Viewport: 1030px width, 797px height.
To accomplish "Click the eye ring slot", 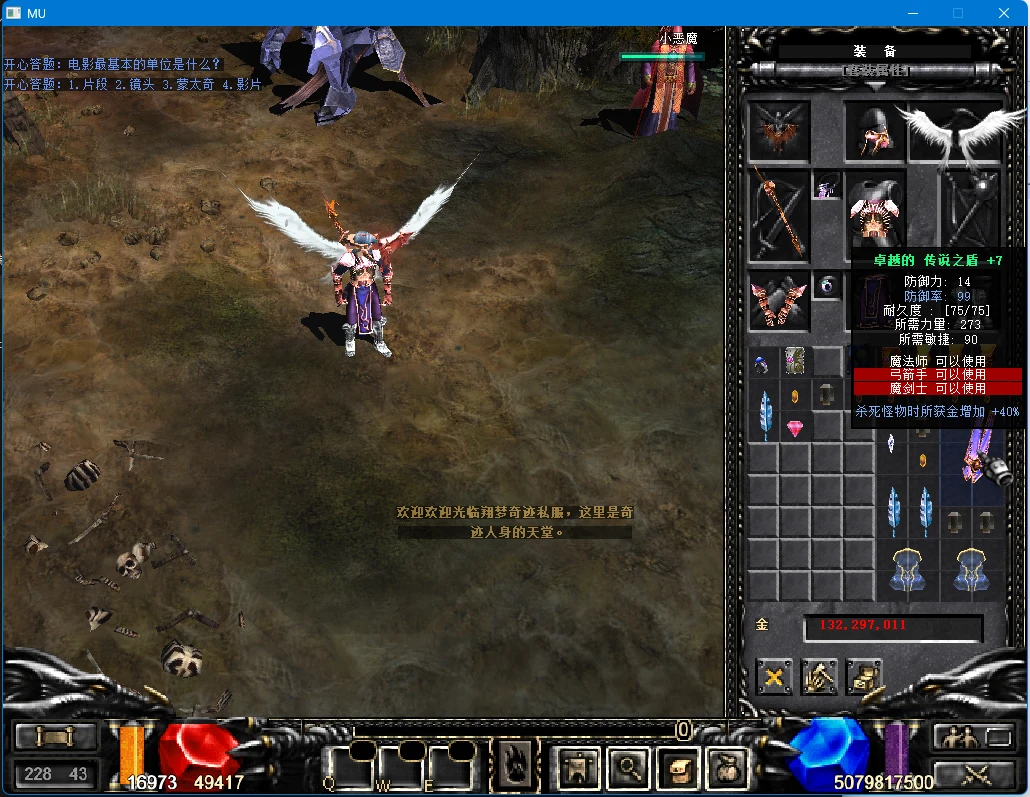I will pyautogui.click(x=827, y=285).
